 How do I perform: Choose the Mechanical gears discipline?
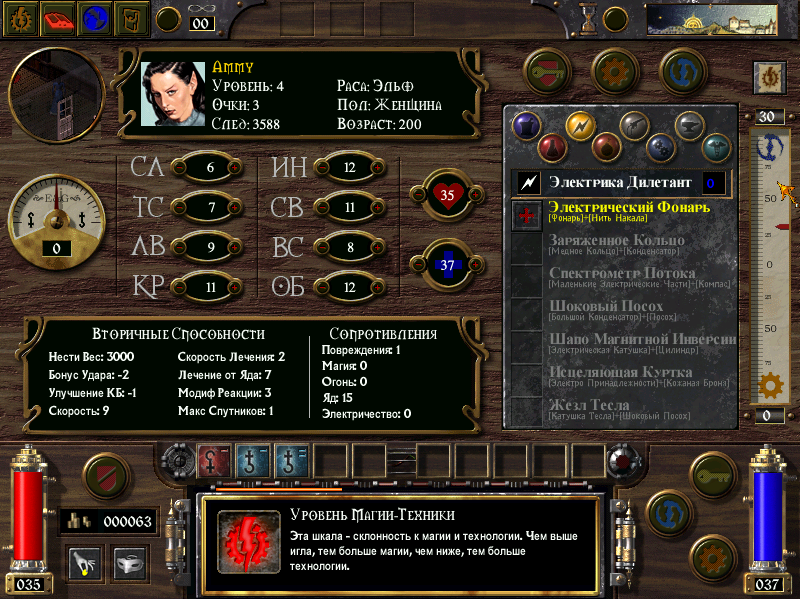click(x=660, y=148)
